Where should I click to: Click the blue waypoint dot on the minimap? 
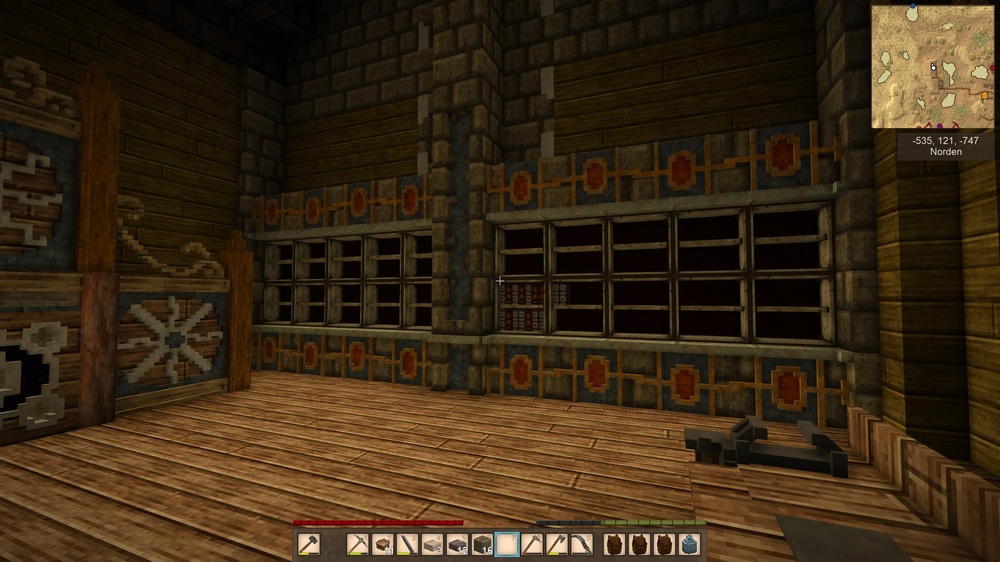pos(913,6)
